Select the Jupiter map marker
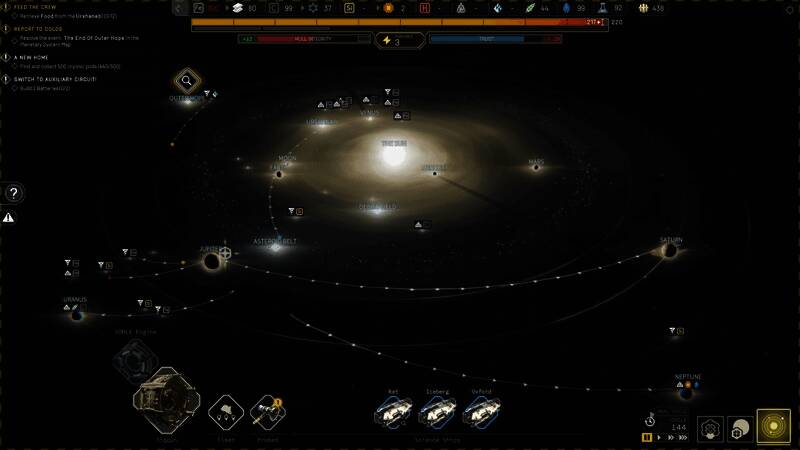The width and height of the screenshot is (800, 450). click(212, 261)
